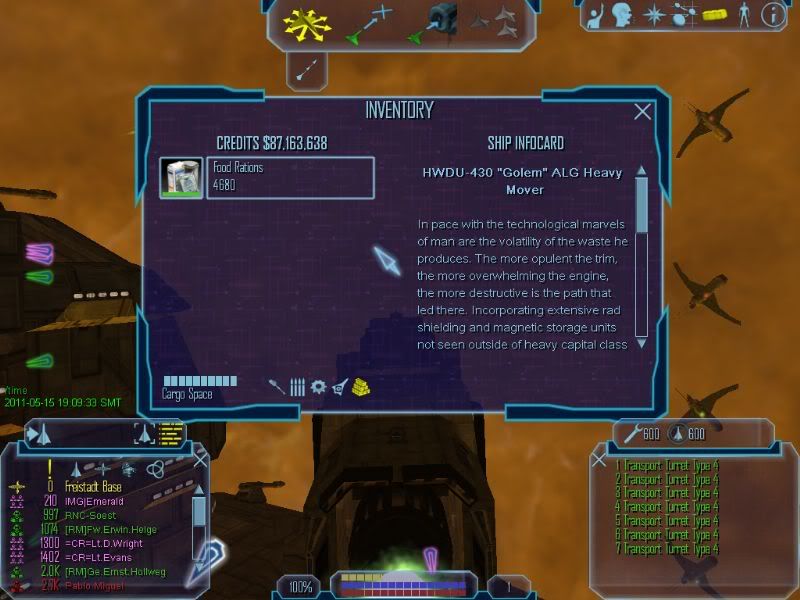Viewport: 800px width, 600px height.
Task: Select the Food Rations cargo item
Action: pos(267,178)
